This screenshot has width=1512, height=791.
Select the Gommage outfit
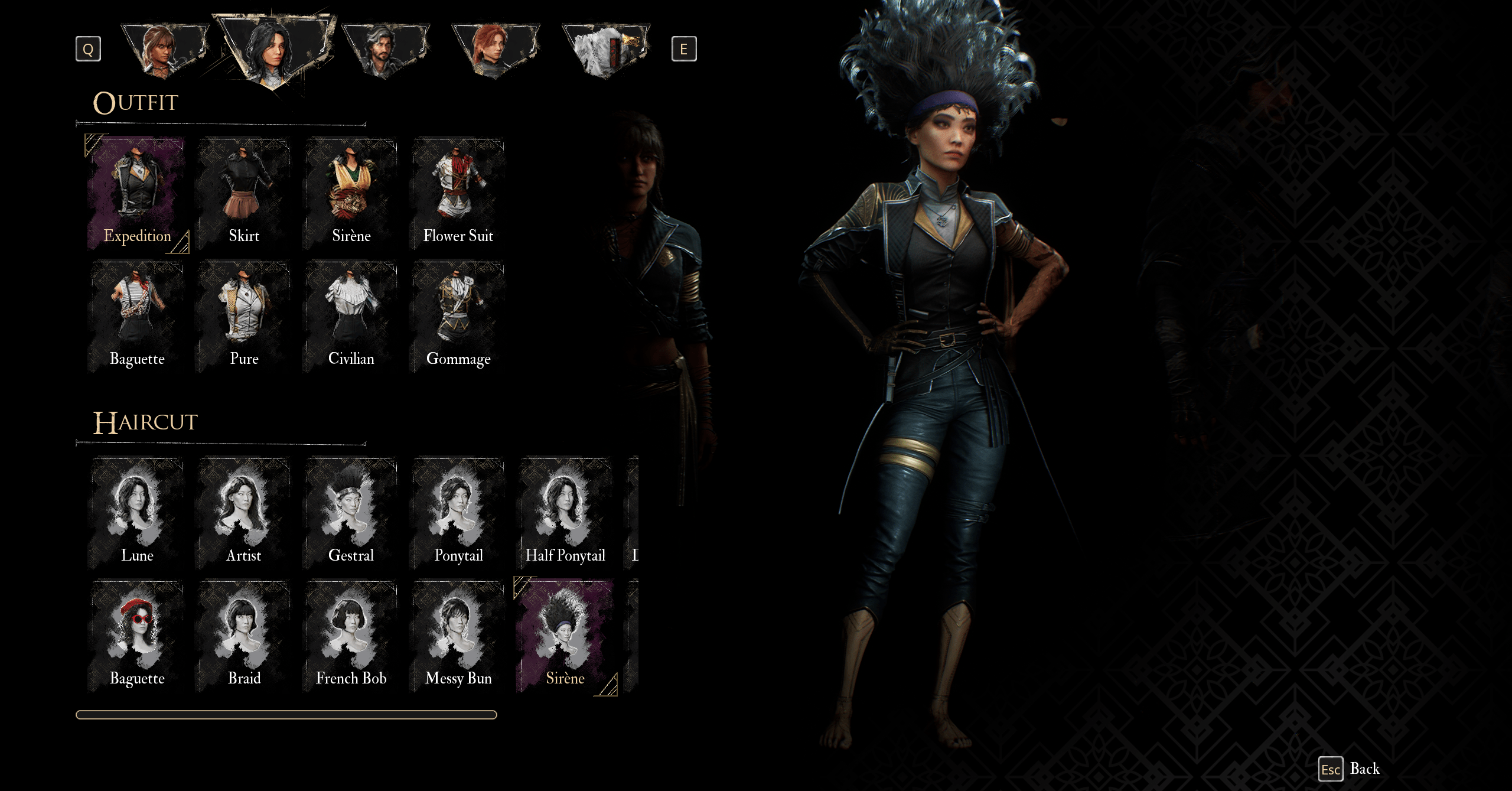point(458,316)
